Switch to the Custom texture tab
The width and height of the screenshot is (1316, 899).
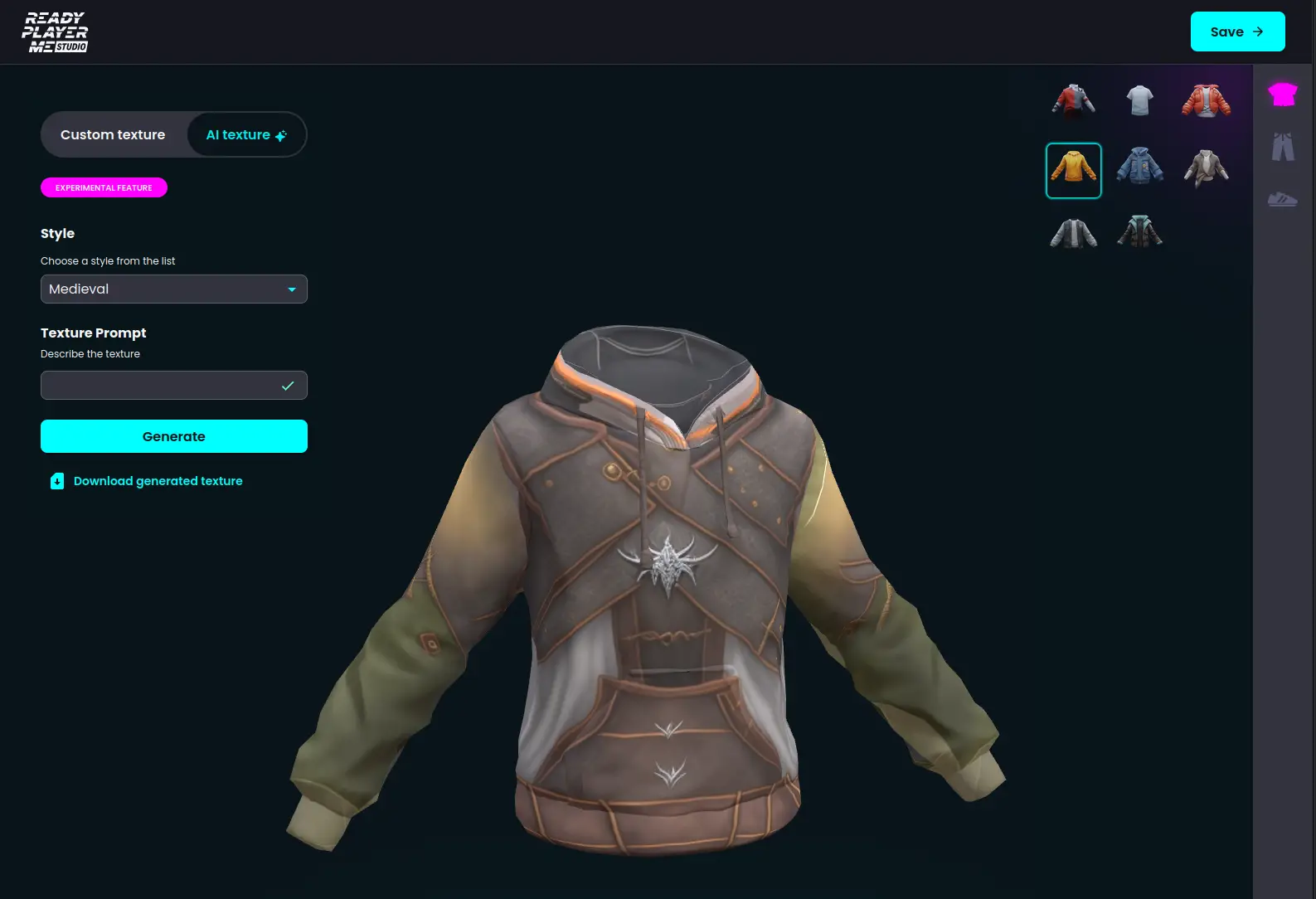(113, 134)
